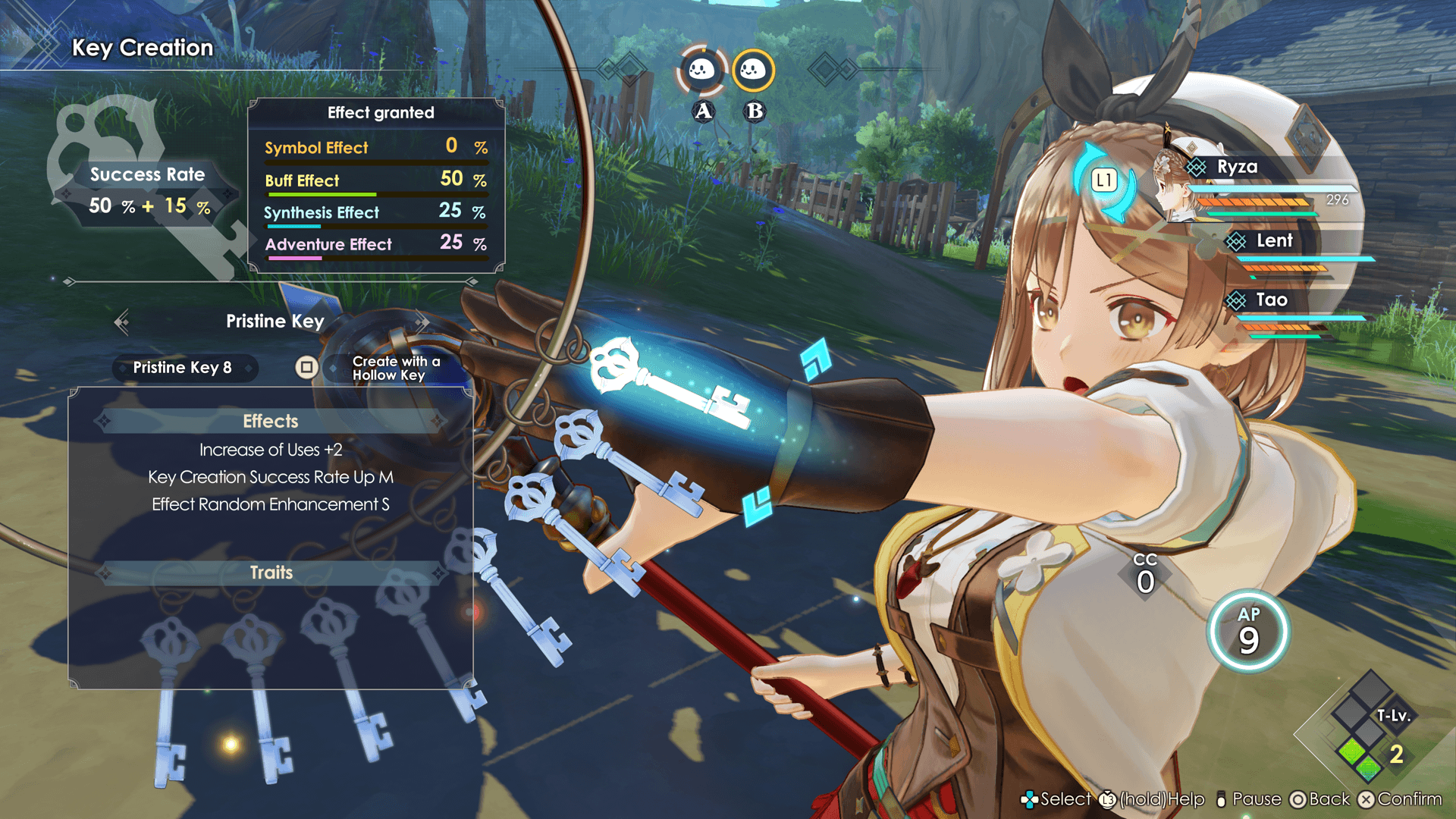The image size is (1456, 819).
Task: Pause the battle
Action: coord(1248,799)
